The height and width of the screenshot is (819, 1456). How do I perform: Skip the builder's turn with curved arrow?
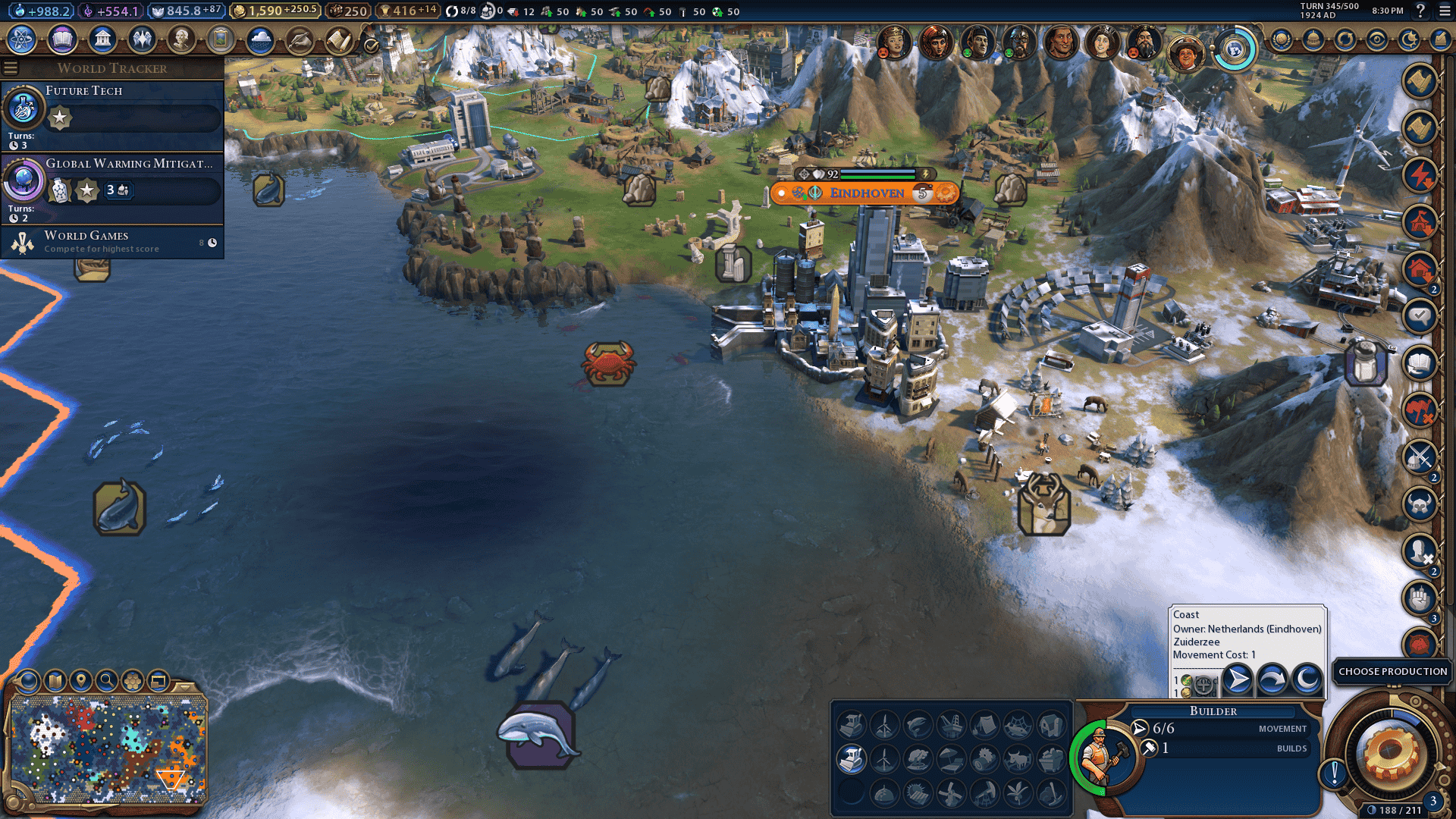pyautogui.click(x=1272, y=679)
